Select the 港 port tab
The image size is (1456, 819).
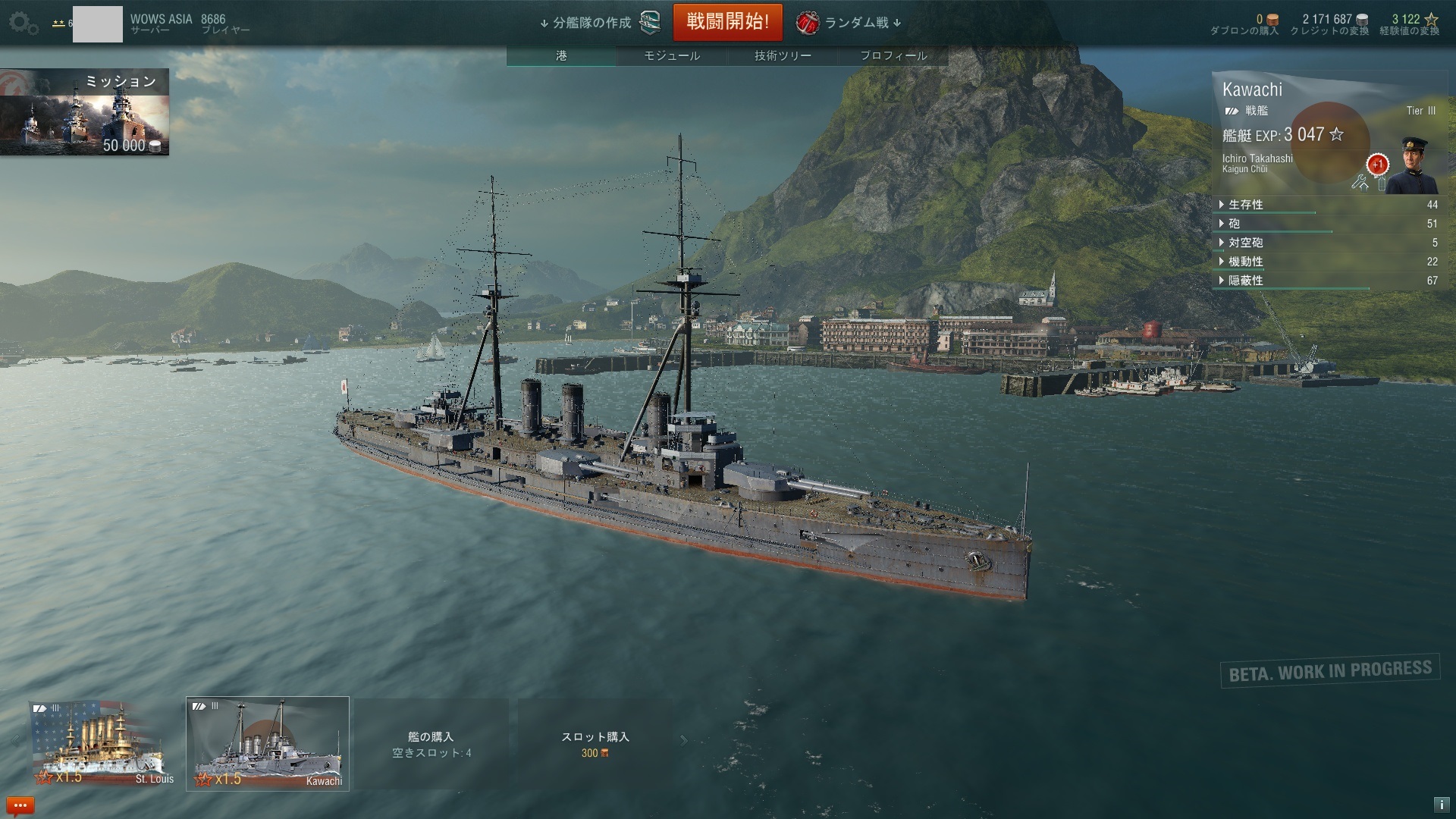coord(561,55)
